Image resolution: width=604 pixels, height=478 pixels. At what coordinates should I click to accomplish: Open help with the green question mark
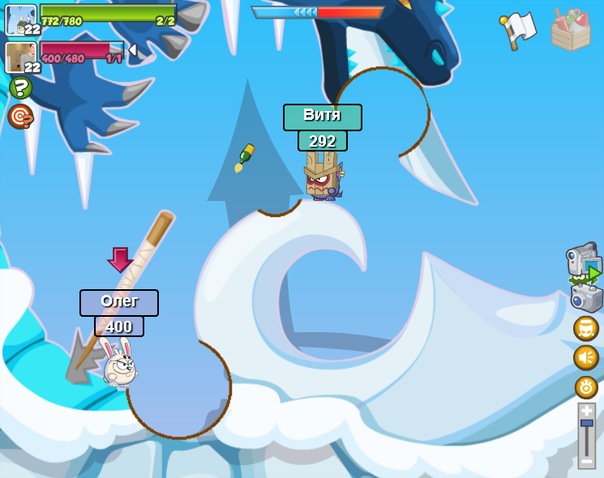[x=21, y=88]
